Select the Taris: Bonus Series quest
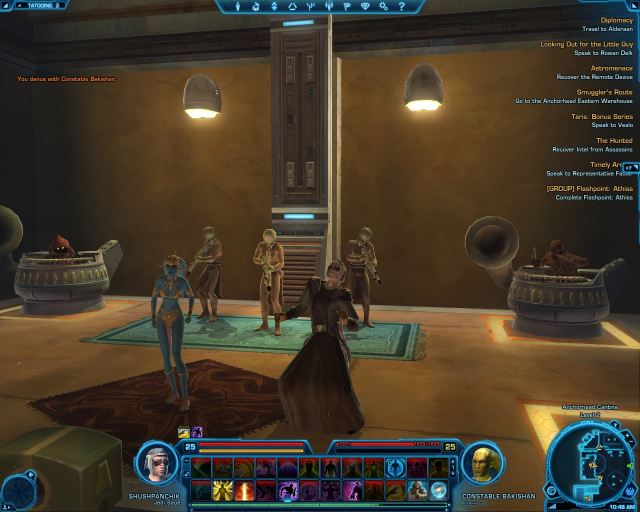Image resolution: width=640 pixels, height=512 pixels. click(601, 116)
